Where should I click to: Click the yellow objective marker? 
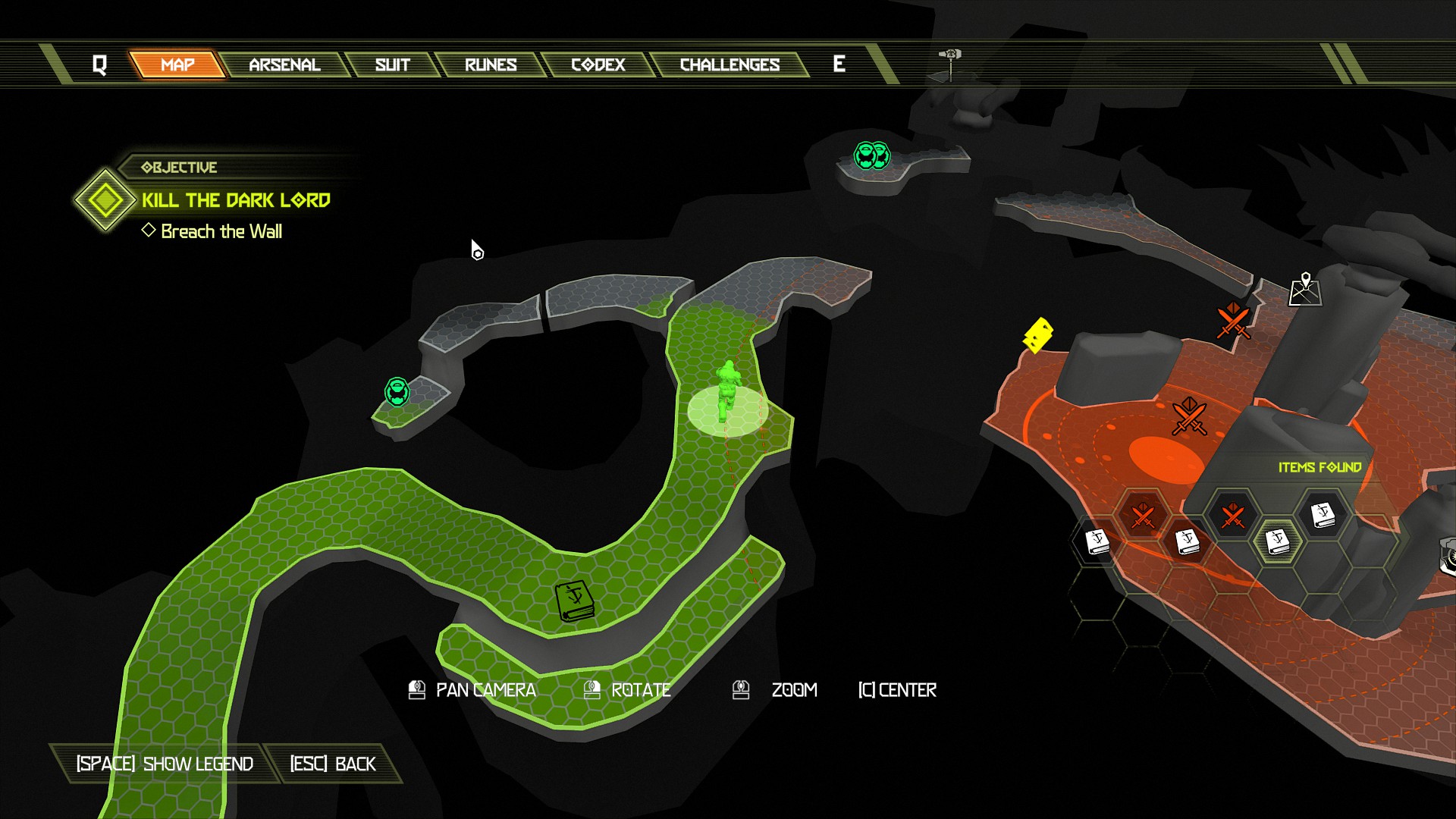(1037, 335)
